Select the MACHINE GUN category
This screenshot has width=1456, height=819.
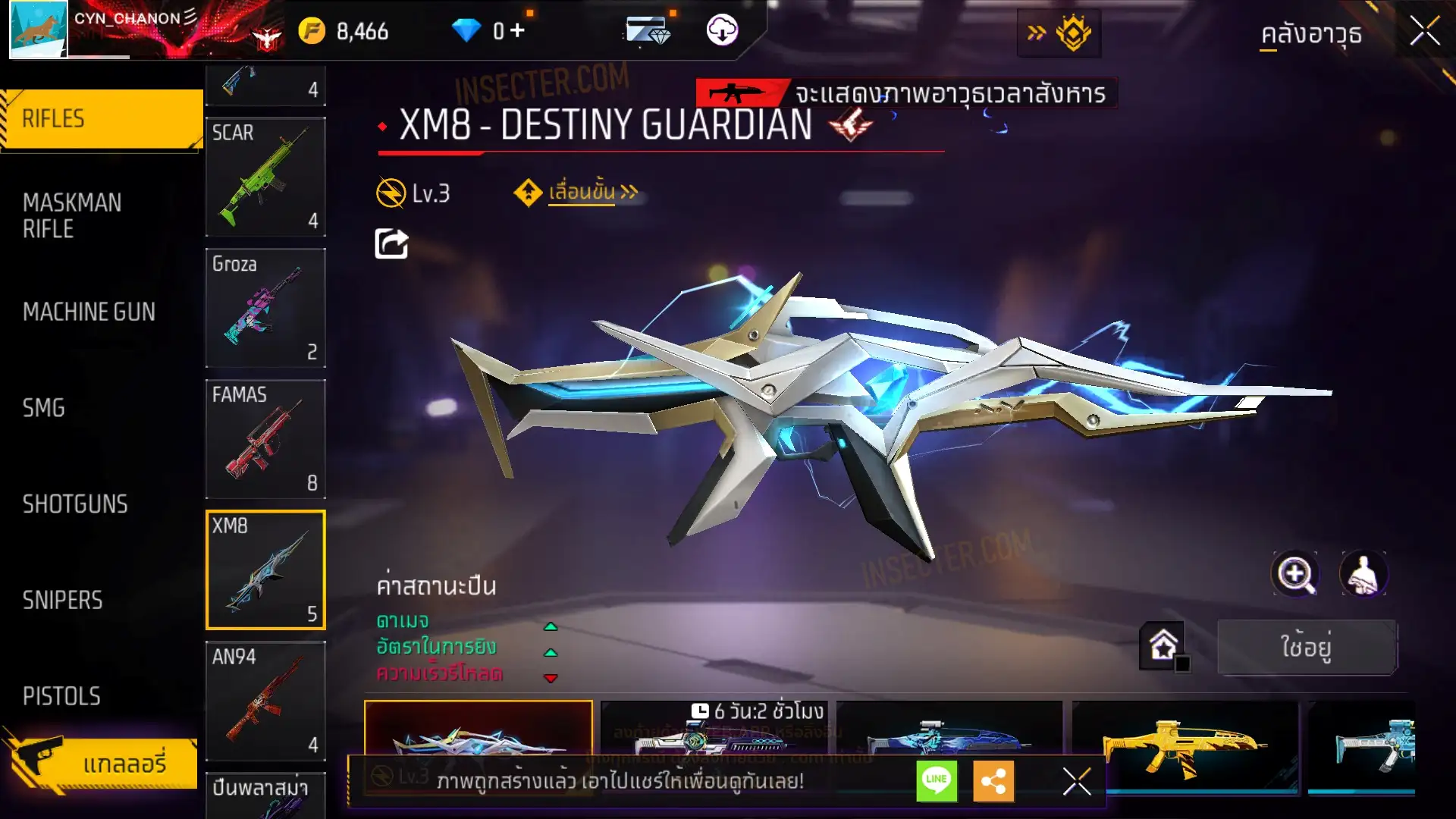[x=89, y=312]
